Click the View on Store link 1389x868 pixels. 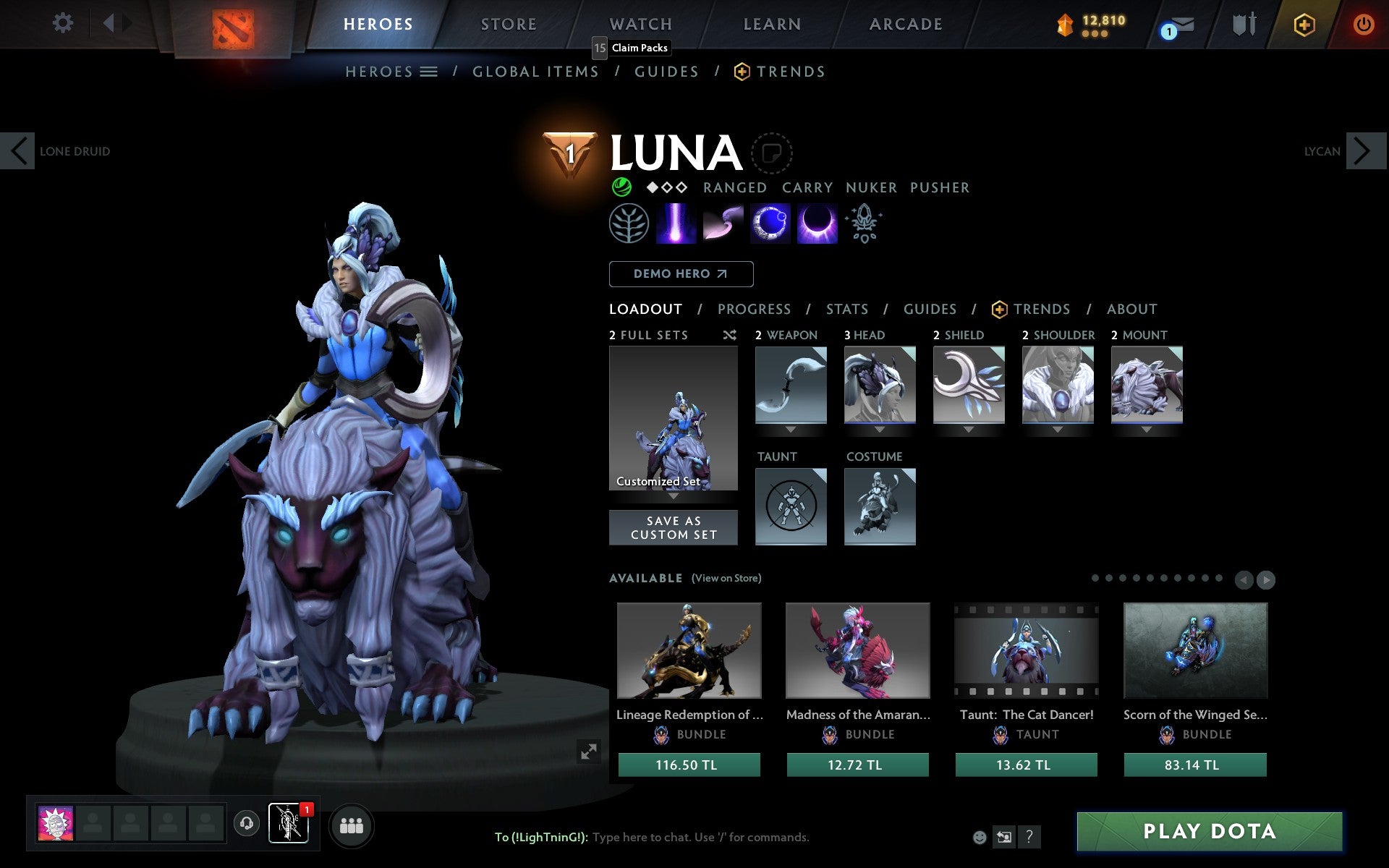point(726,579)
